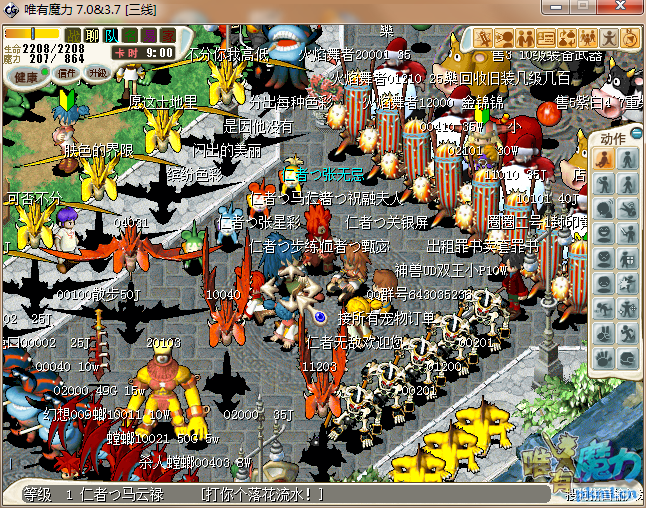
Task: Toggle the 家 family button
Action: (167, 36)
